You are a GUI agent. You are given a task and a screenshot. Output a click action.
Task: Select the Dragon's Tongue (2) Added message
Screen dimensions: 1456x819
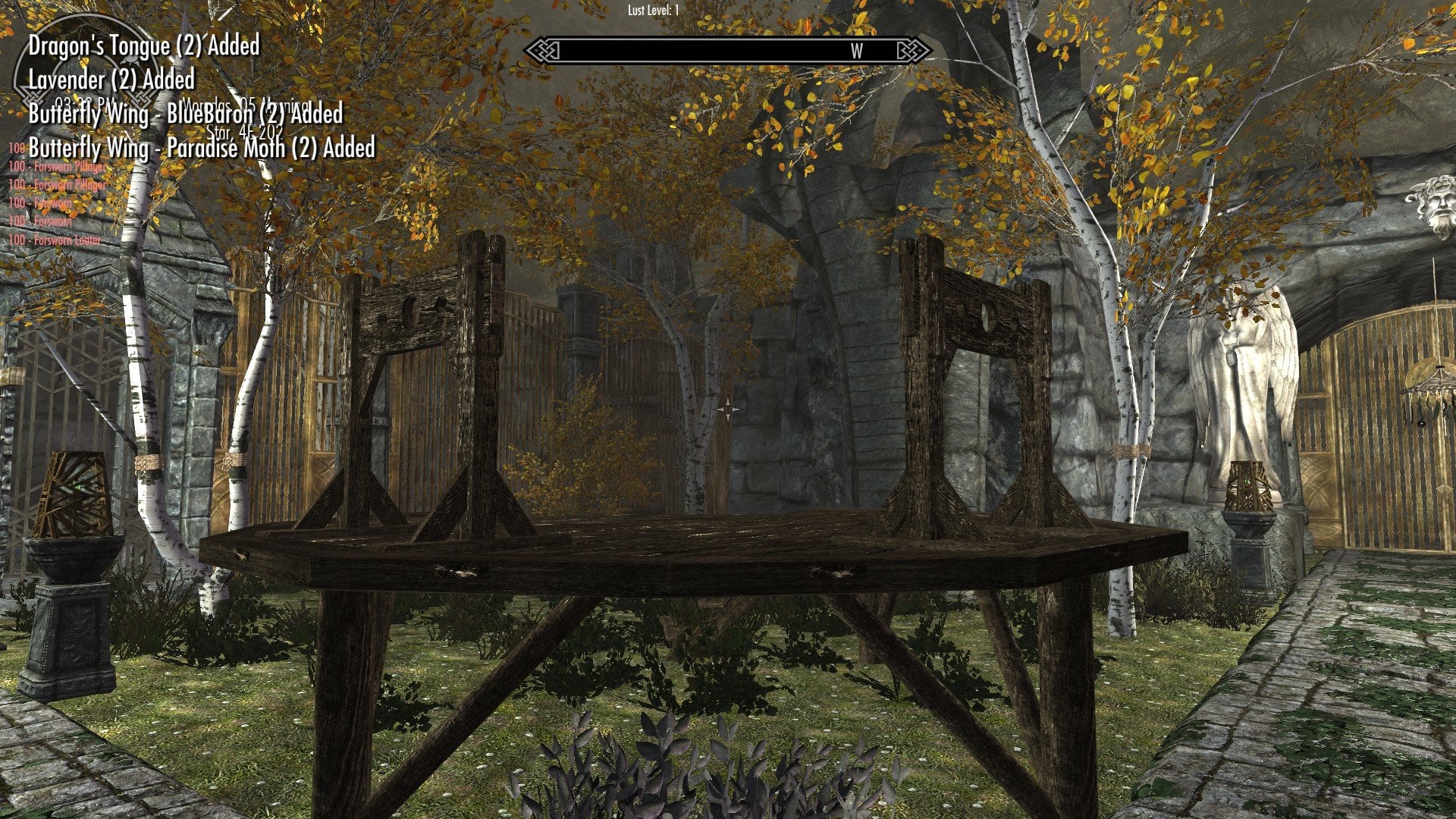coord(143,45)
